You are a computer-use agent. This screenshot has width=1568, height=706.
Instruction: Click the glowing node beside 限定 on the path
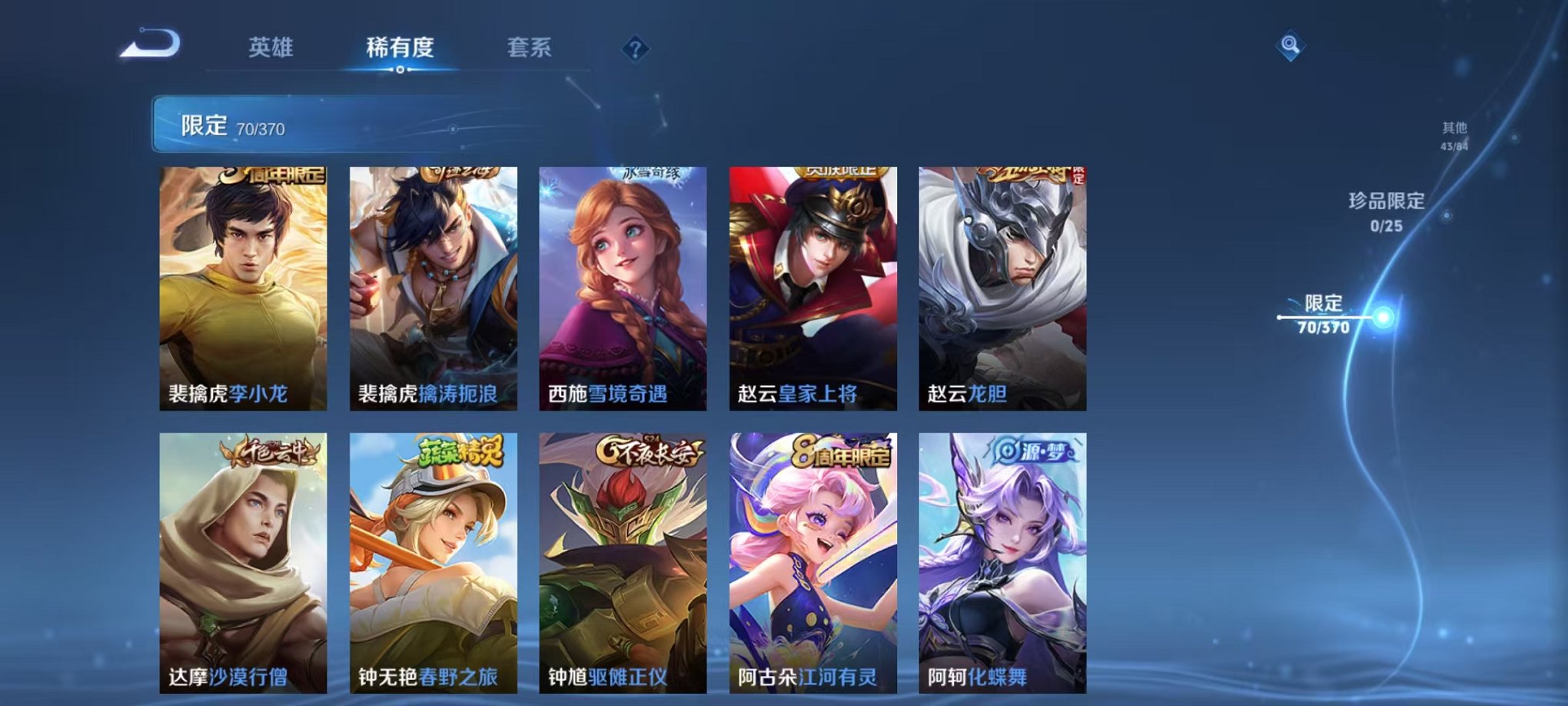(x=1384, y=315)
